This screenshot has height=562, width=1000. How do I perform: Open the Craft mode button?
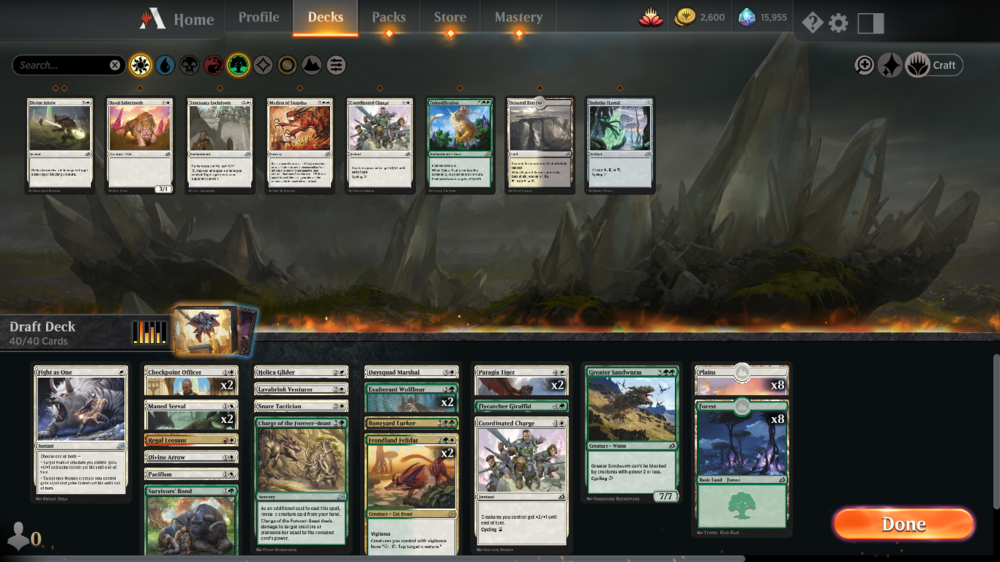point(935,65)
